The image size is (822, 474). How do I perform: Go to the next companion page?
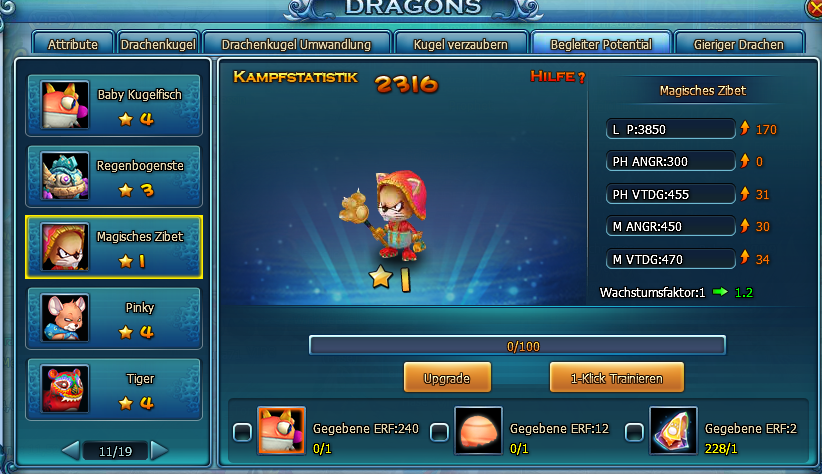click(x=160, y=450)
